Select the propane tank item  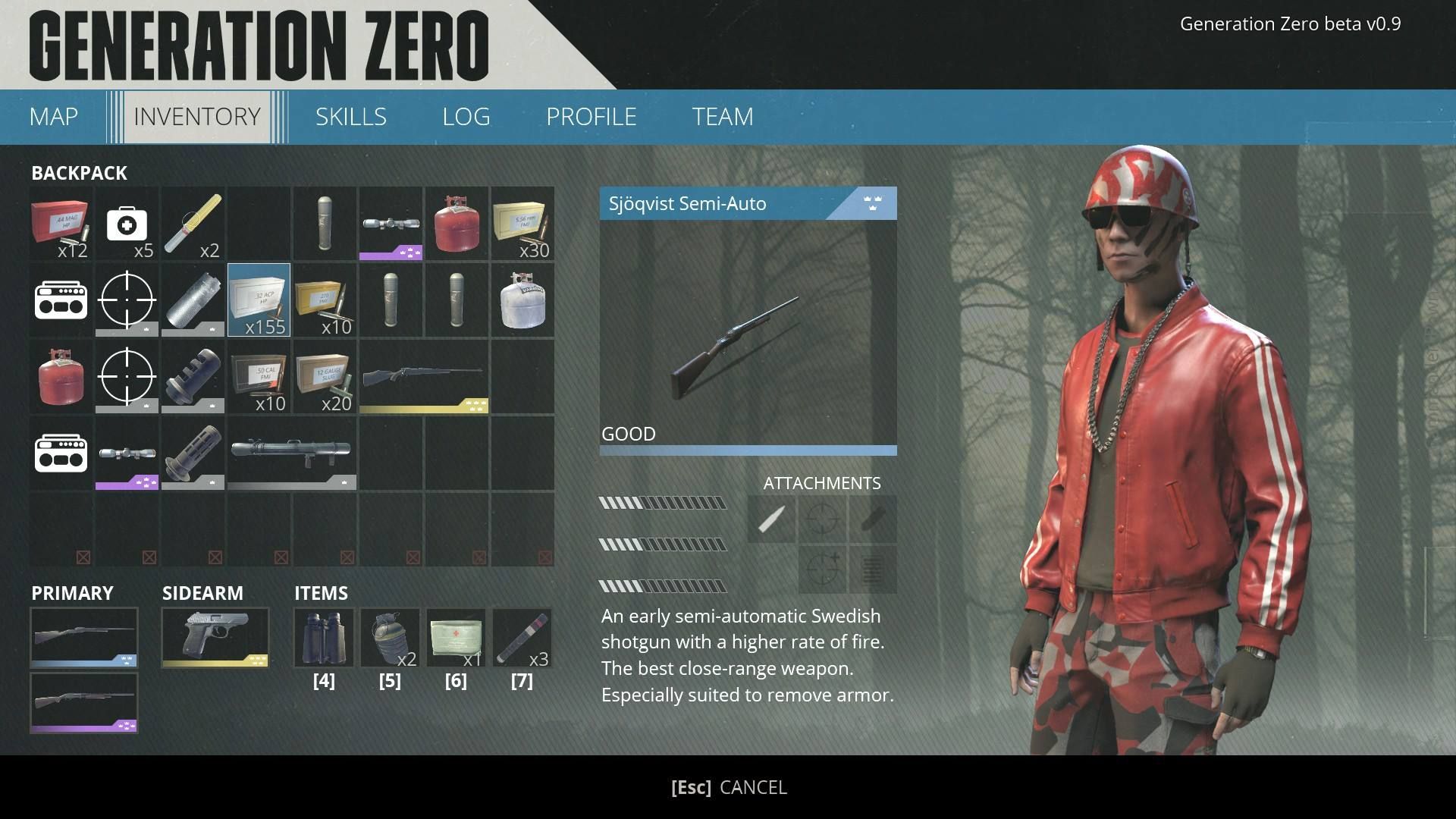coord(456,224)
